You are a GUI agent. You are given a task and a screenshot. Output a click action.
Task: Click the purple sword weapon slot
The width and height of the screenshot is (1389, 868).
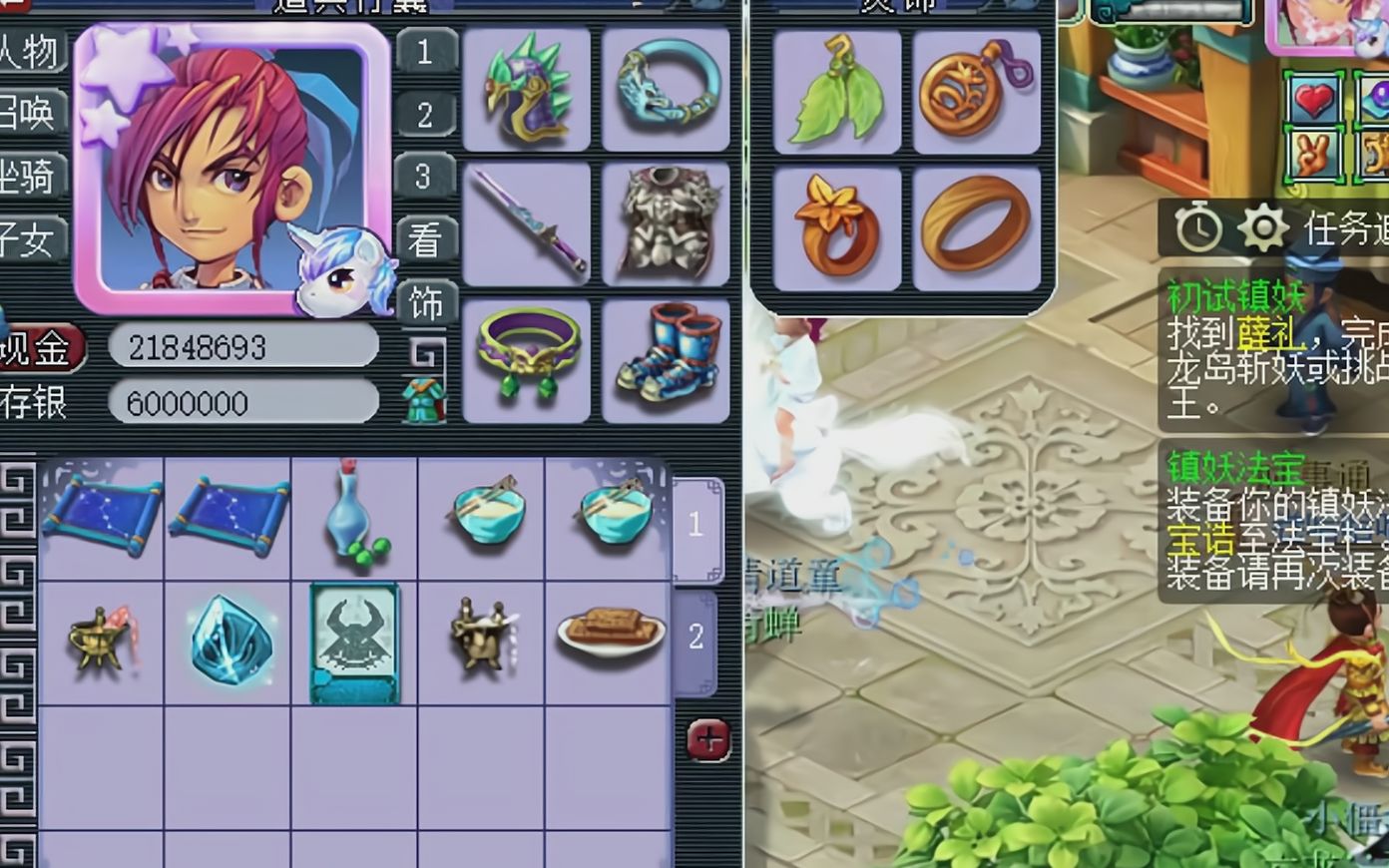coord(527,225)
